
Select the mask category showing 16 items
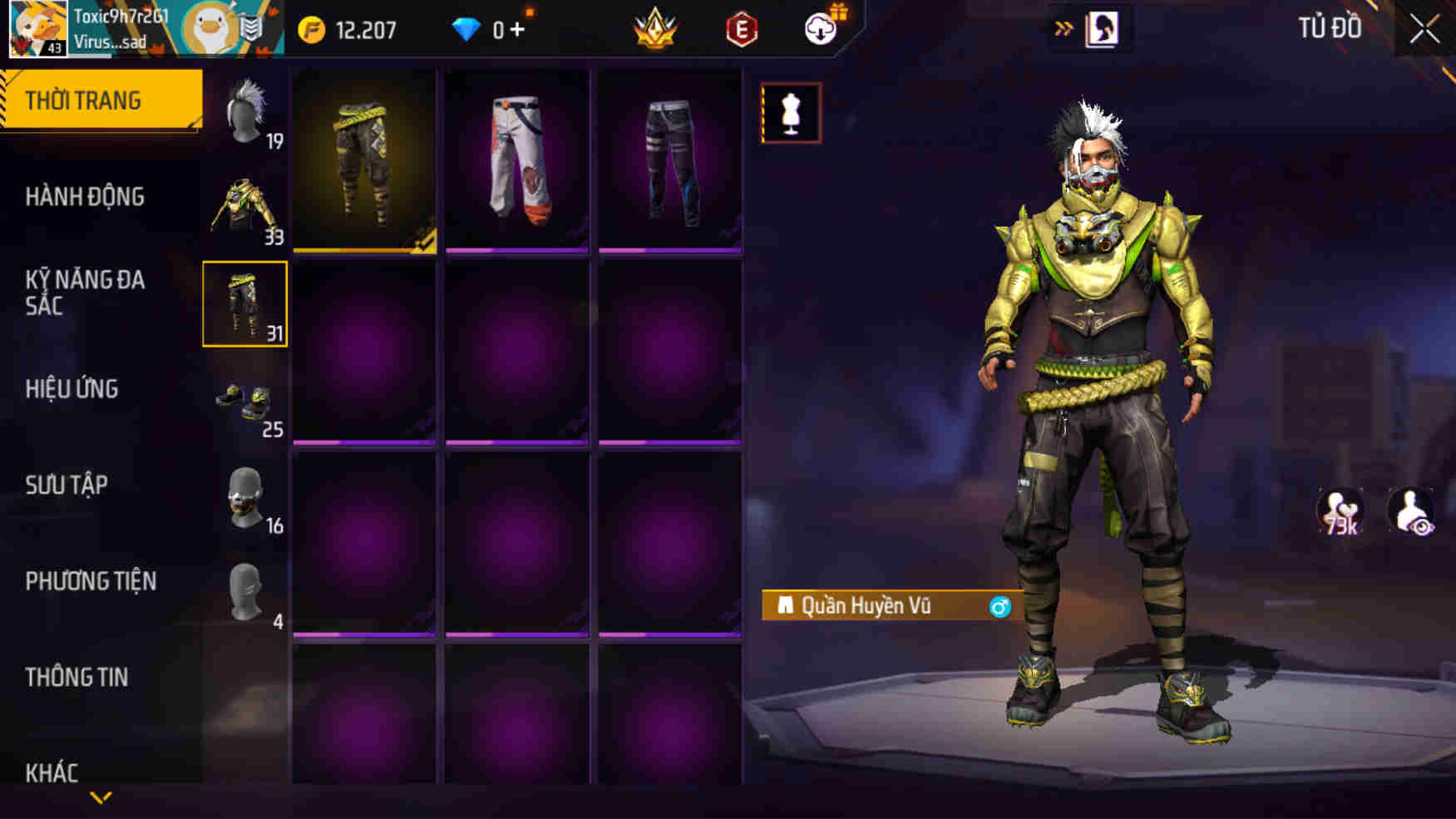(x=246, y=497)
